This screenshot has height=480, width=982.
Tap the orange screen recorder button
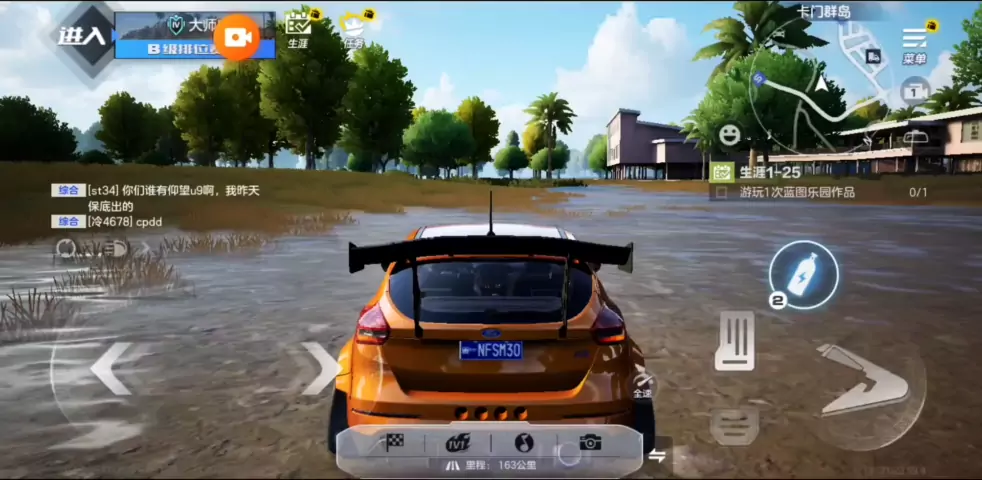click(238, 37)
